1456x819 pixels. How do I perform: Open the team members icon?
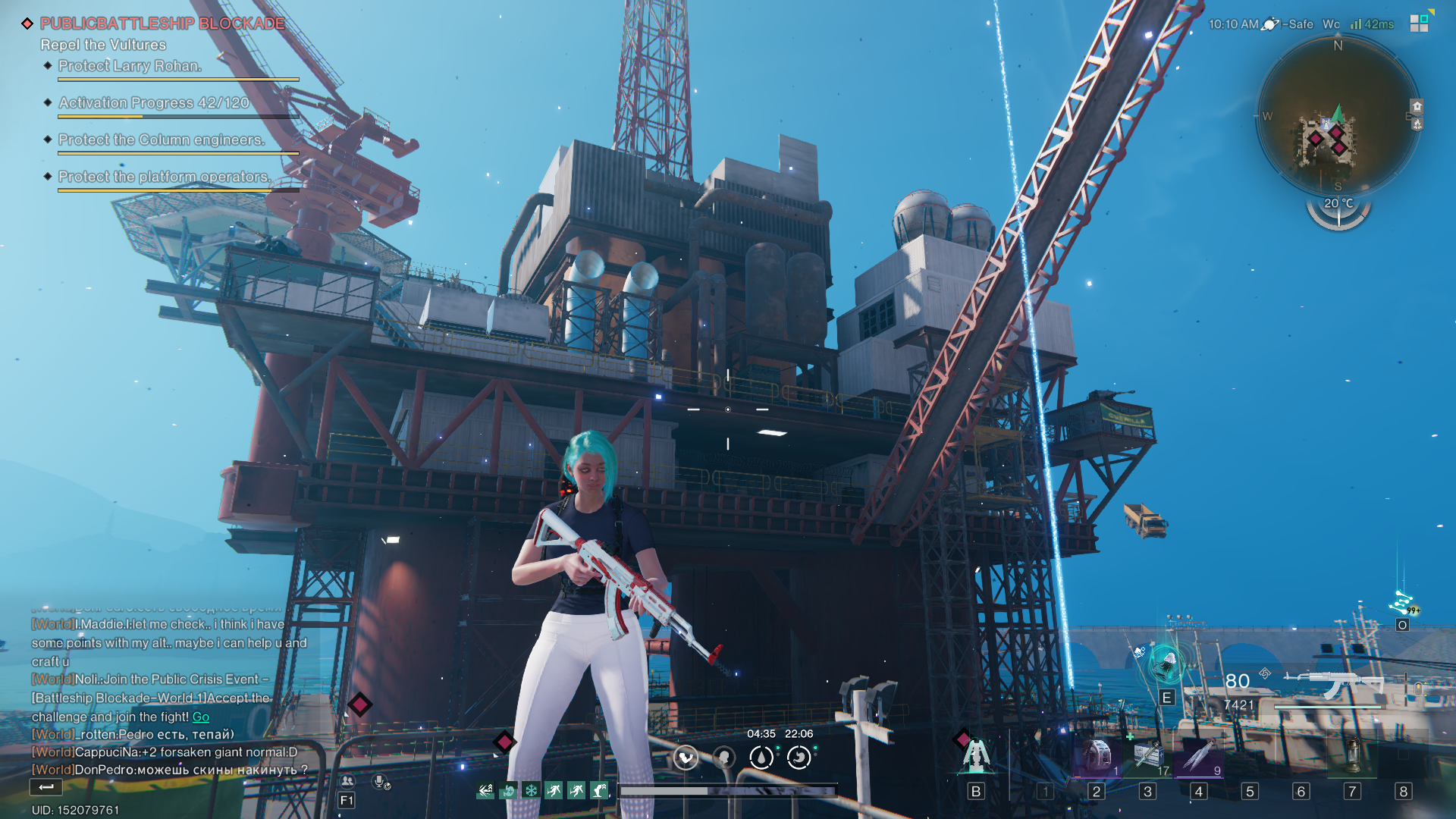[x=347, y=781]
